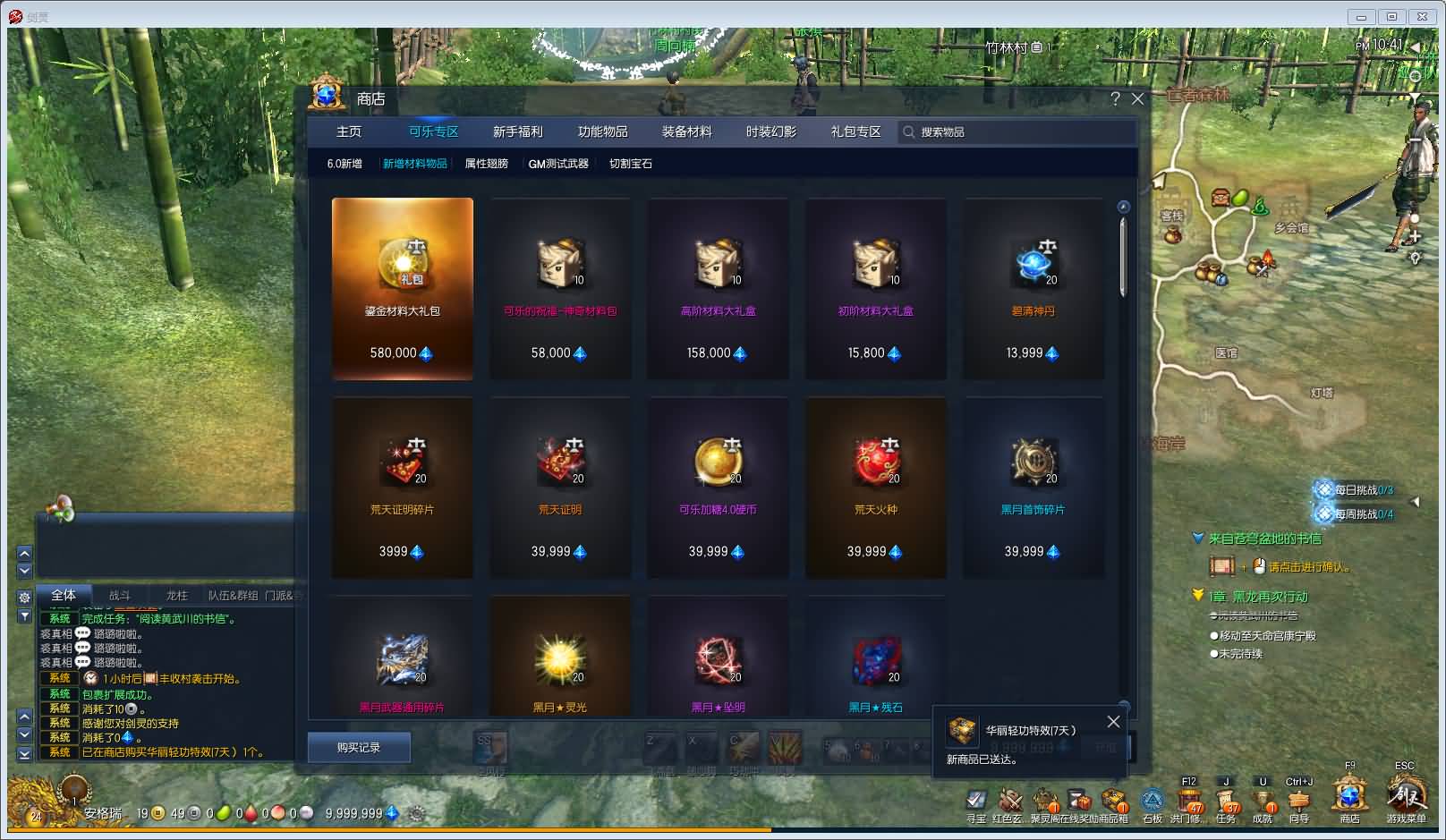Open the 成就 achievements trophy icon

(1262, 801)
